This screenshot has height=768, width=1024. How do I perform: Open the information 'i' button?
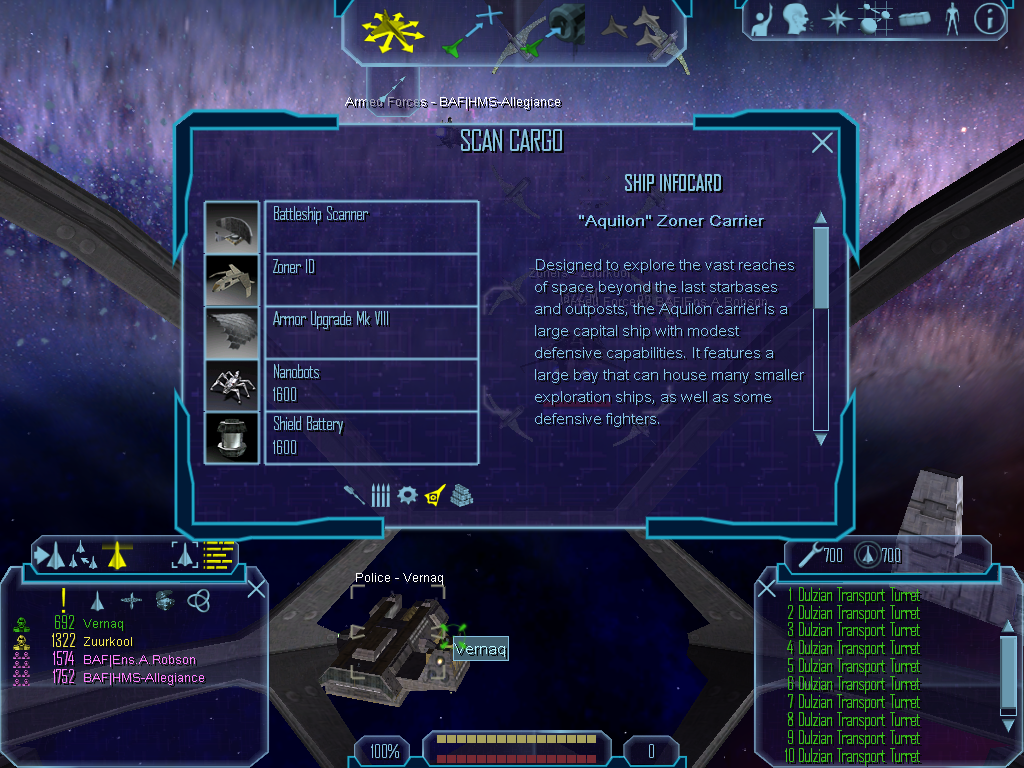(x=988, y=19)
